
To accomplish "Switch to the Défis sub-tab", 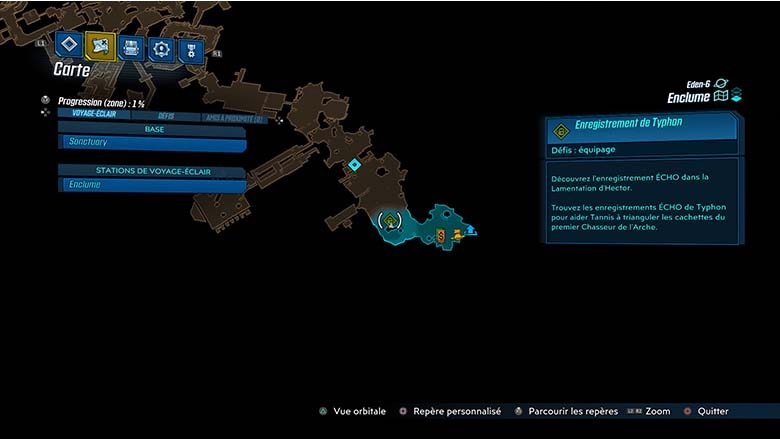I will point(166,116).
